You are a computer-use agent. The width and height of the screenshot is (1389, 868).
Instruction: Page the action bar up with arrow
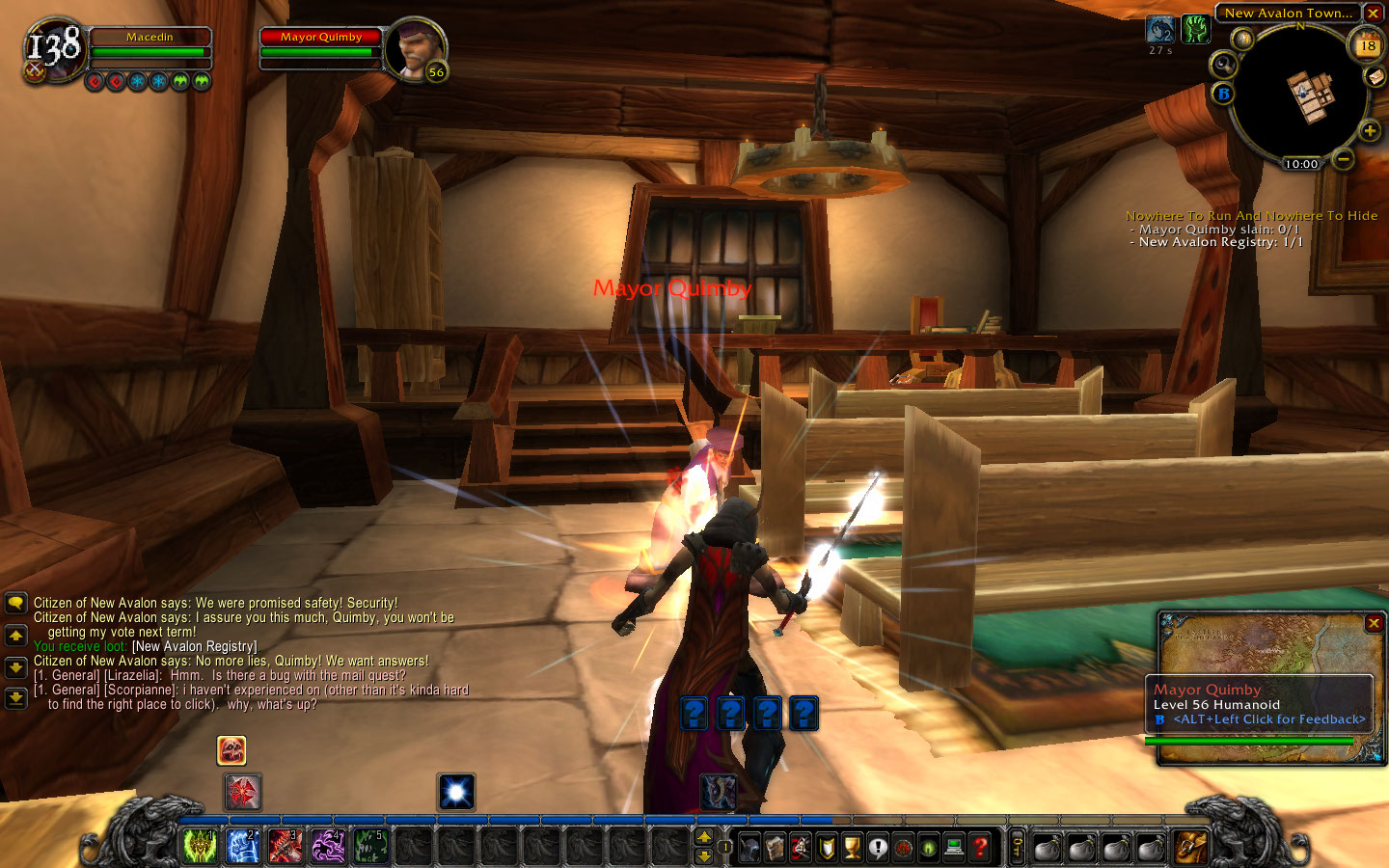(704, 836)
